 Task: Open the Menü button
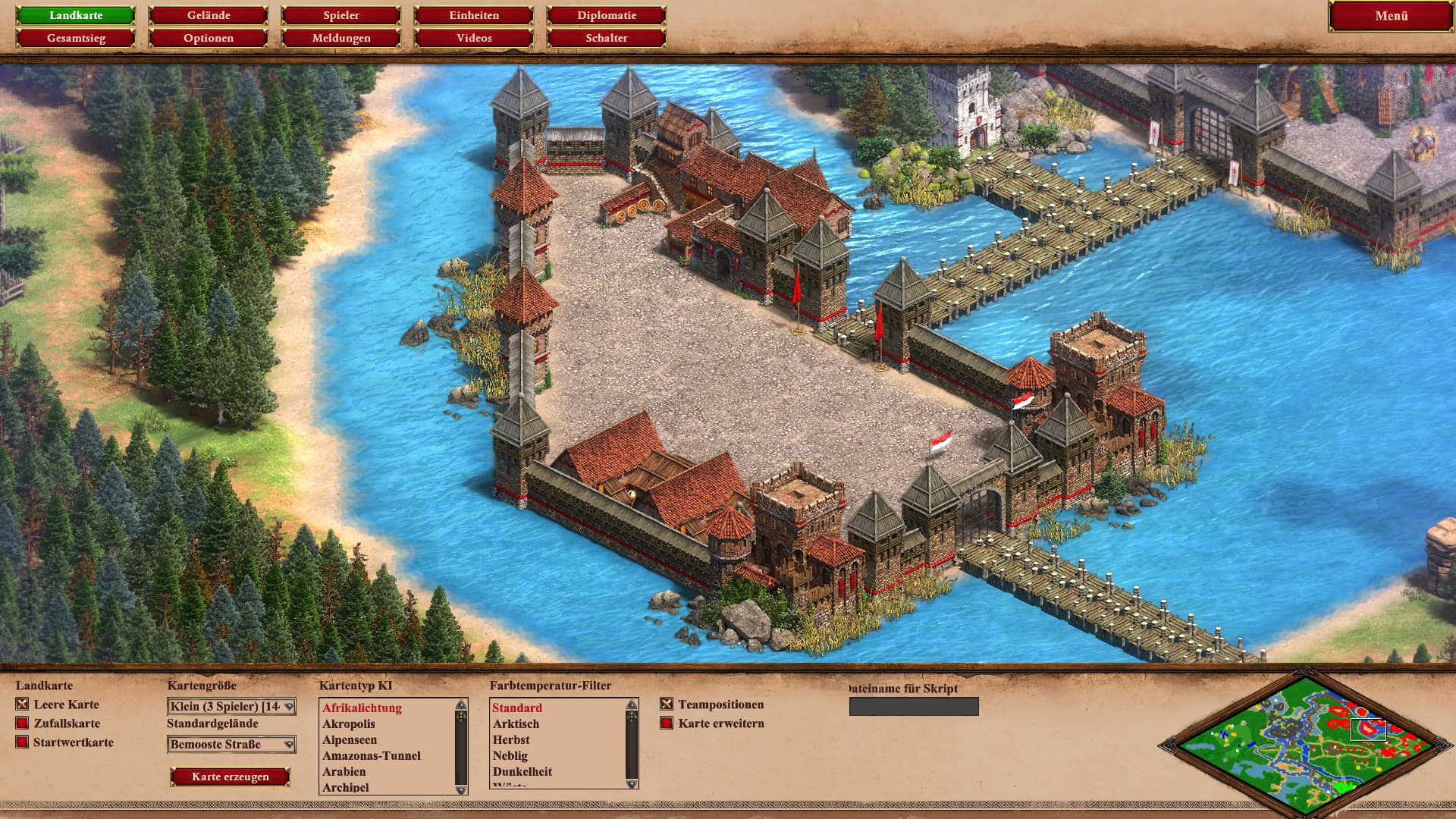(1391, 16)
